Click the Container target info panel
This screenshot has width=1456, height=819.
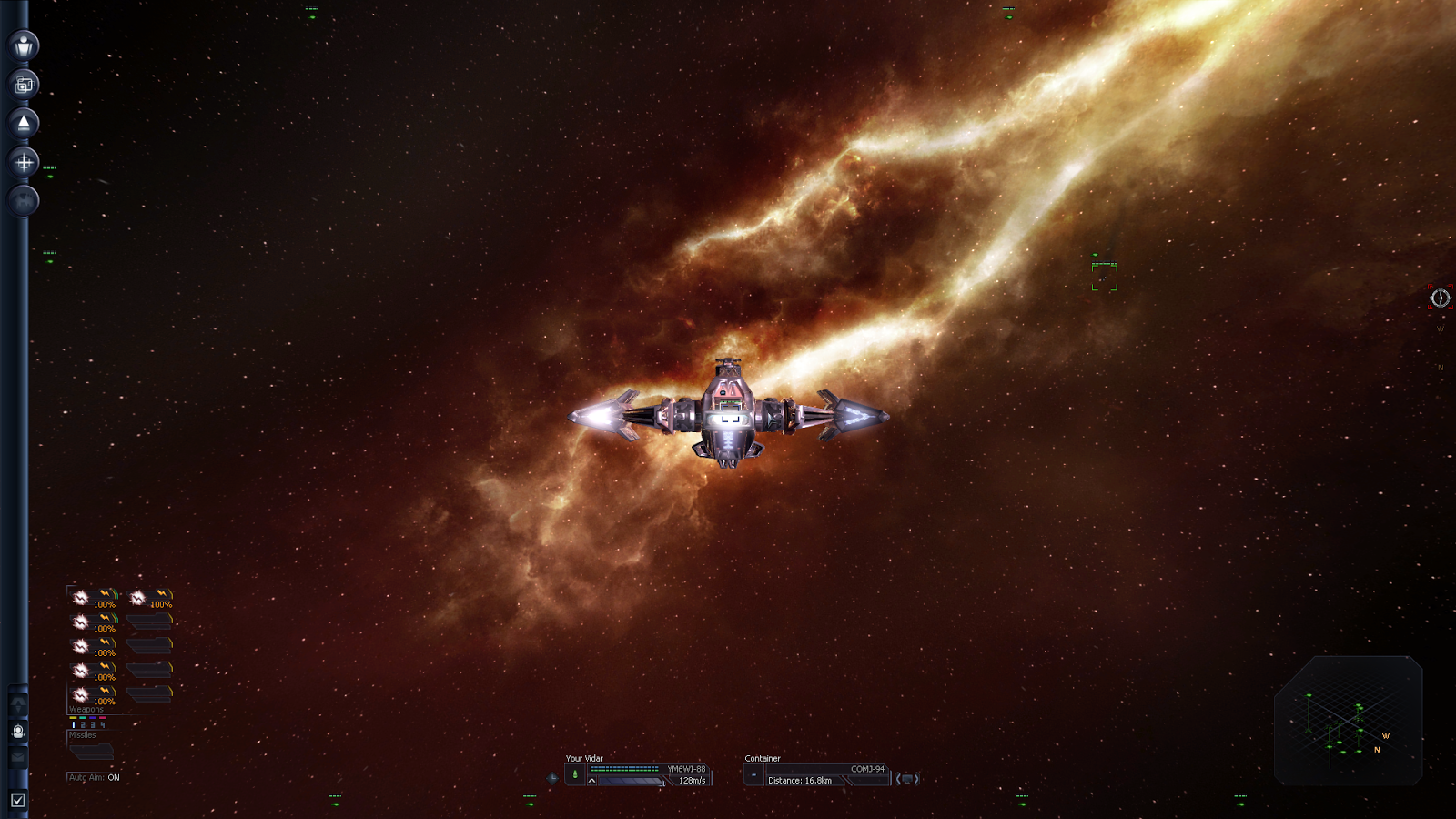(814, 774)
